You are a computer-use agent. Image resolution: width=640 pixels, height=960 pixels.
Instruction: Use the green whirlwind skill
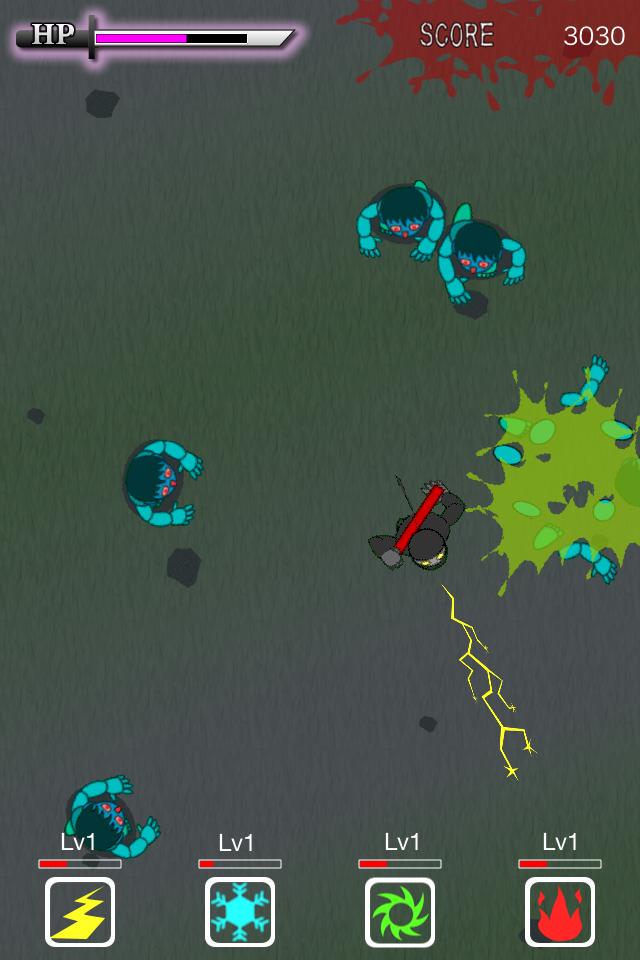(400, 911)
